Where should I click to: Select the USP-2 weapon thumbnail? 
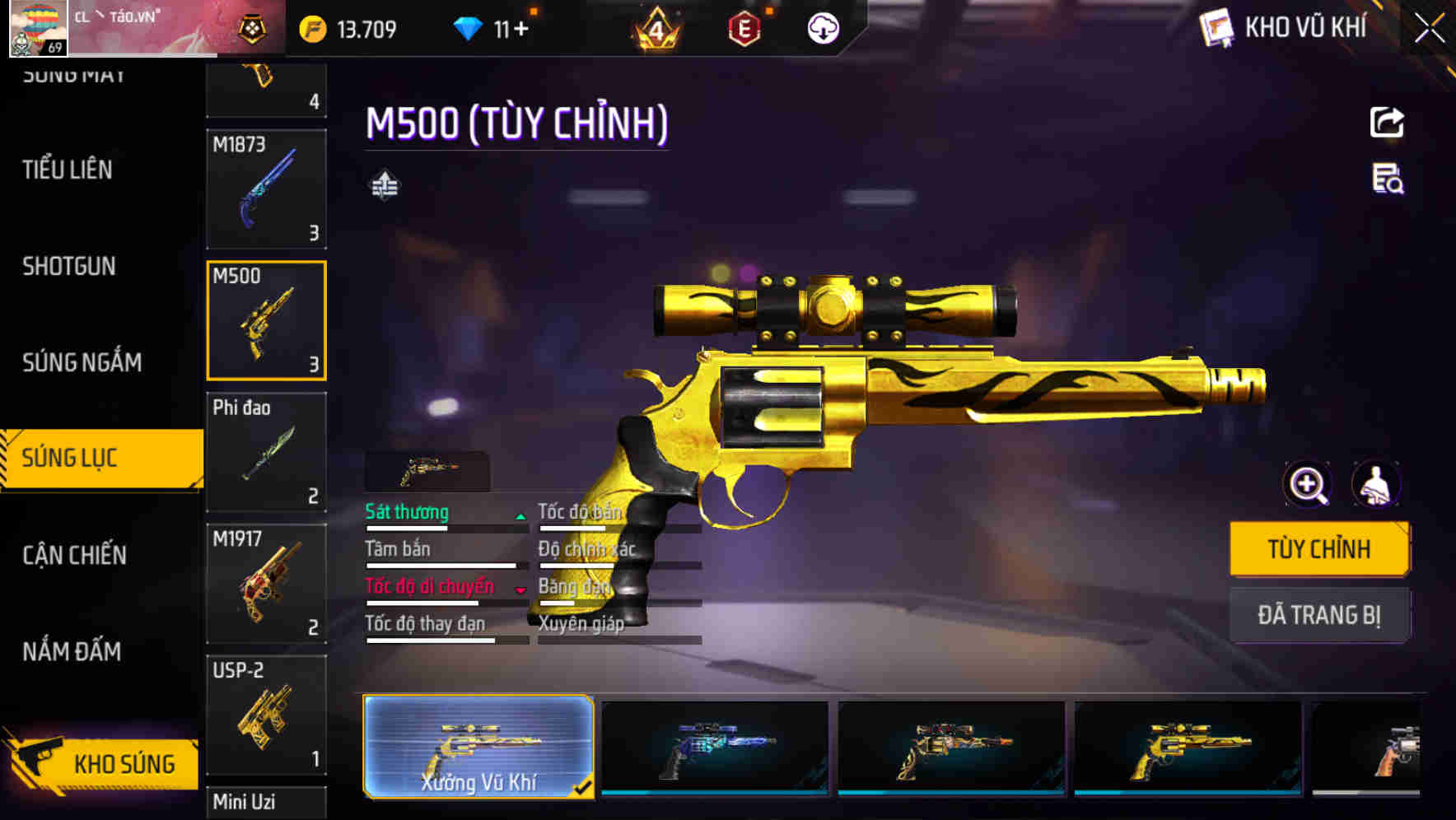click(266, 714)
